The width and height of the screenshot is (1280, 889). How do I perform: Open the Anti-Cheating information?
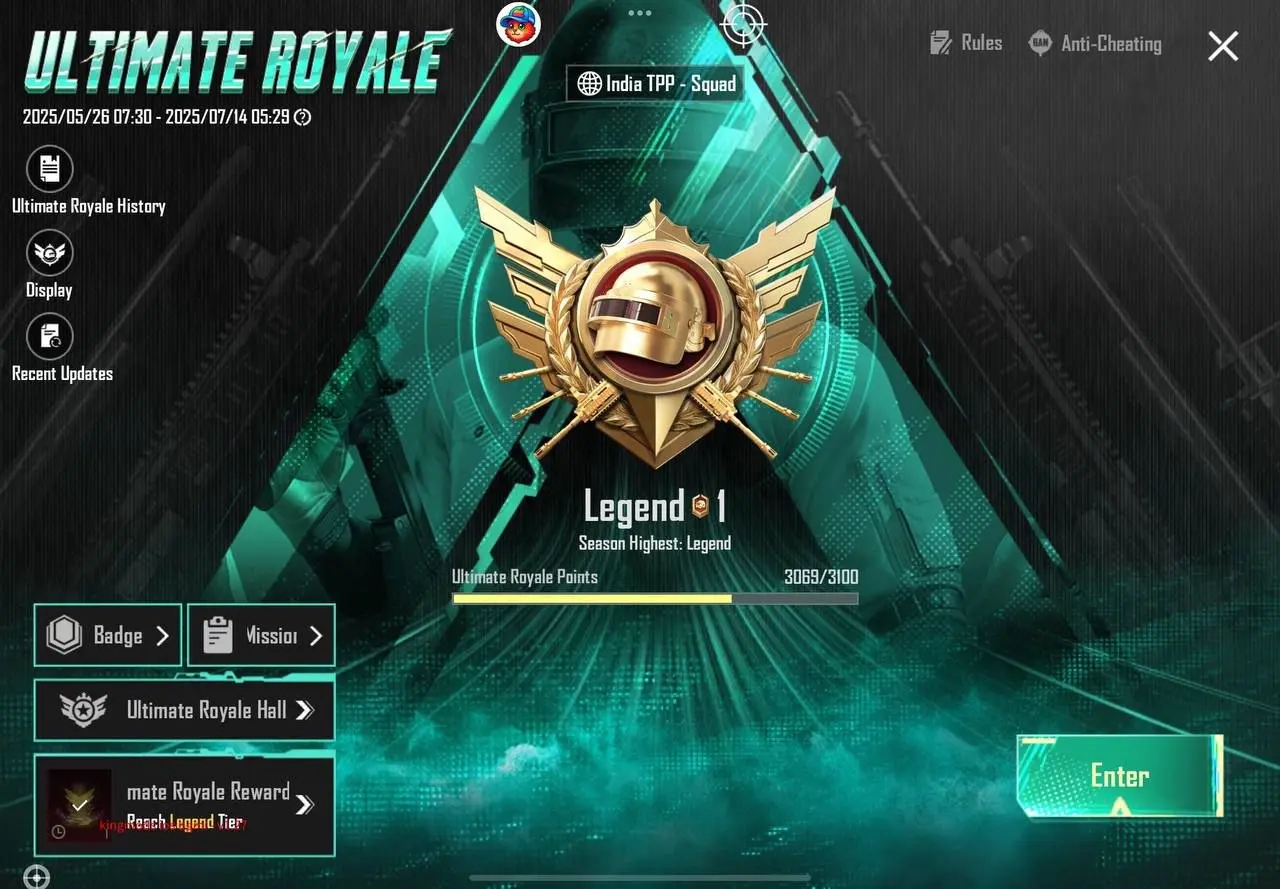pos(1097,43)
